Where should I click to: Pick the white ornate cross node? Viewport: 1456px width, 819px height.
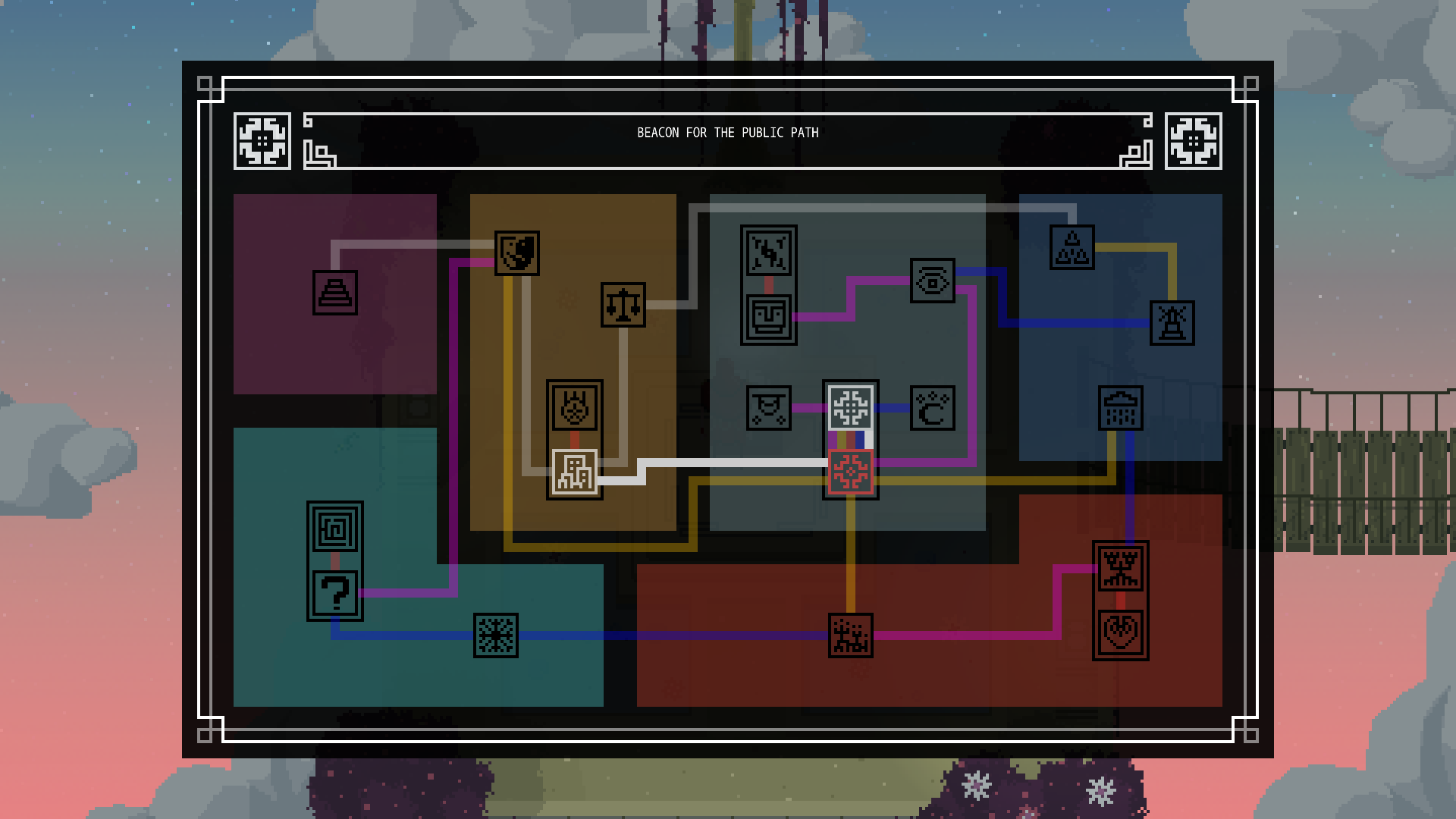tap(851, 407)
